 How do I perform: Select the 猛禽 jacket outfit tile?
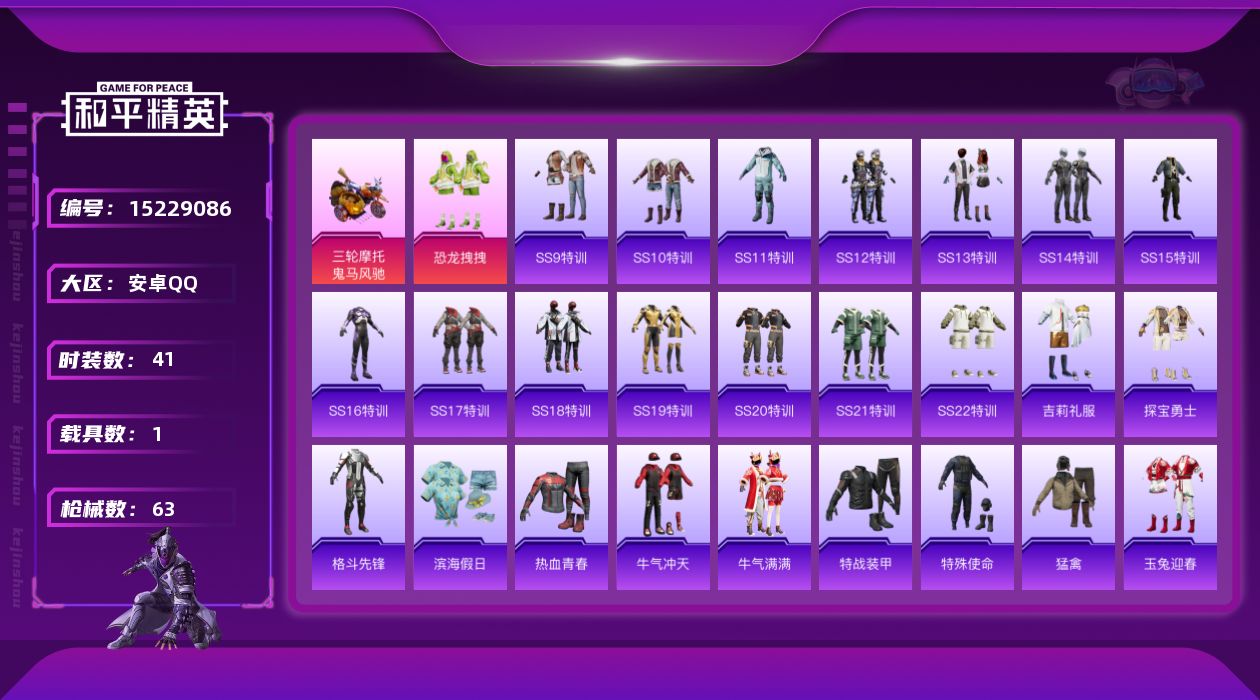click(x=1068, y=517)
